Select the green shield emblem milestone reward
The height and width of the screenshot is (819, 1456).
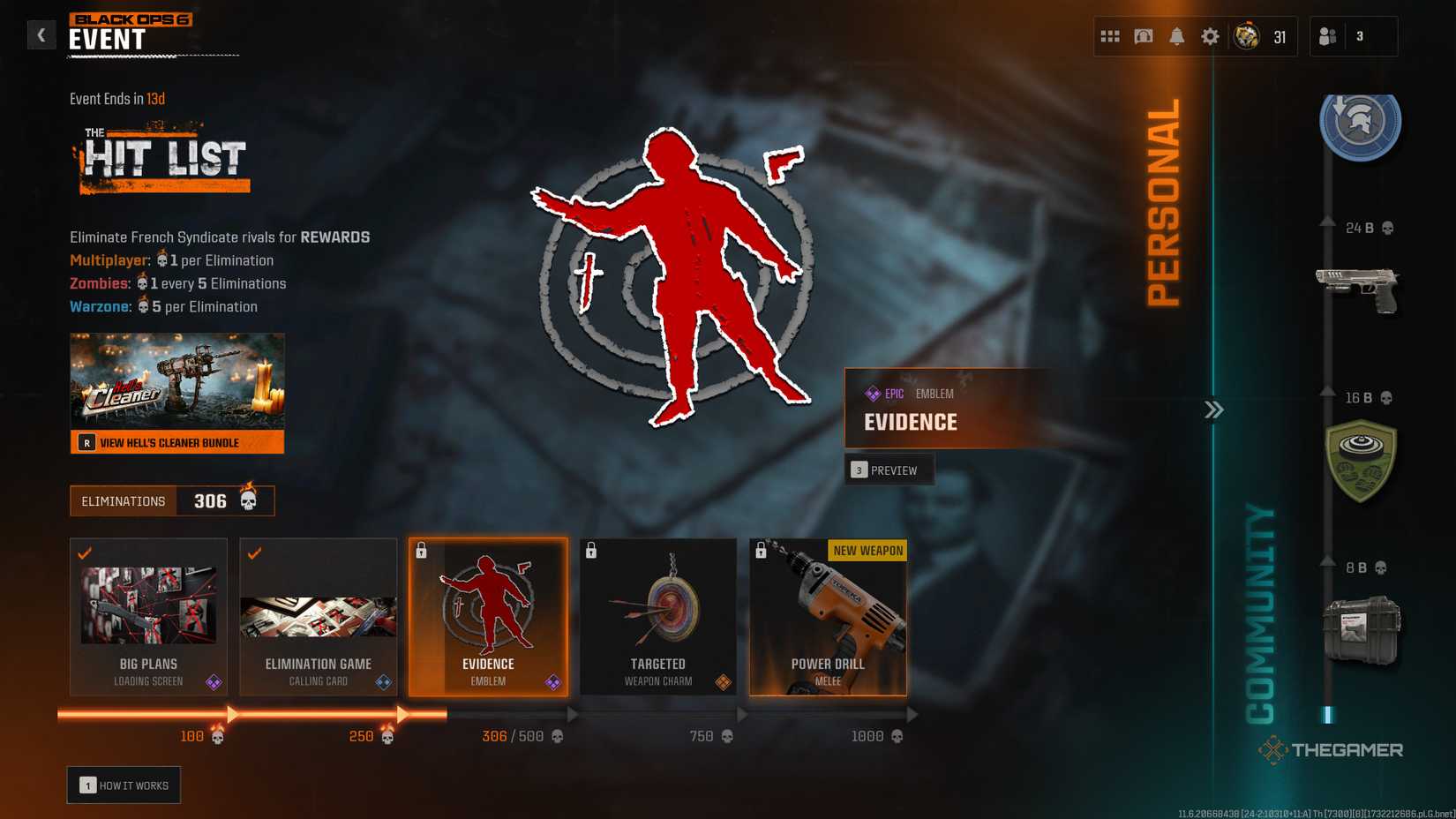(x=1362, y=460)
